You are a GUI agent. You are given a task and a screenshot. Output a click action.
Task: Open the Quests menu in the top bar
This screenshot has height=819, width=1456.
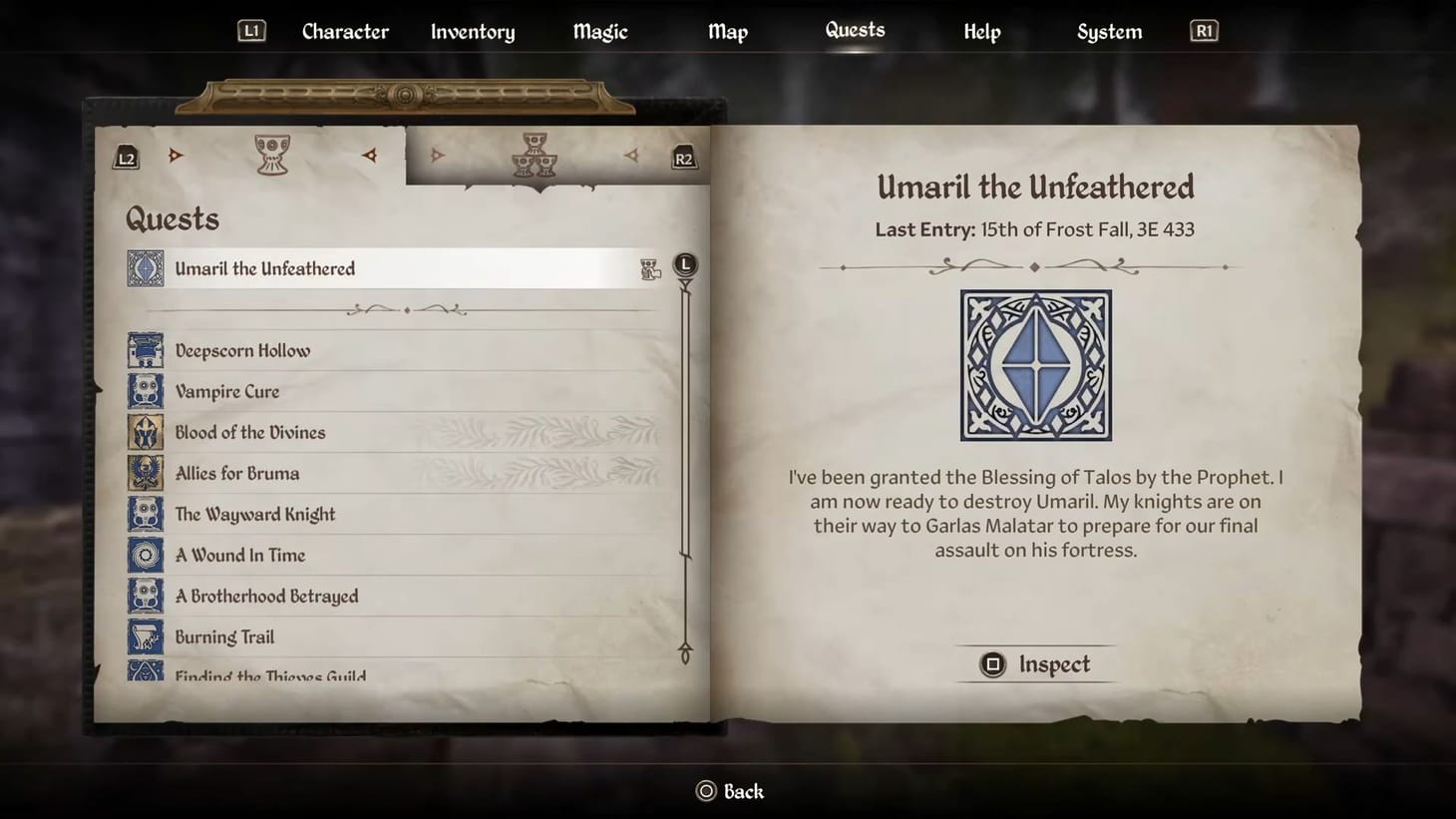pos(854,30)
